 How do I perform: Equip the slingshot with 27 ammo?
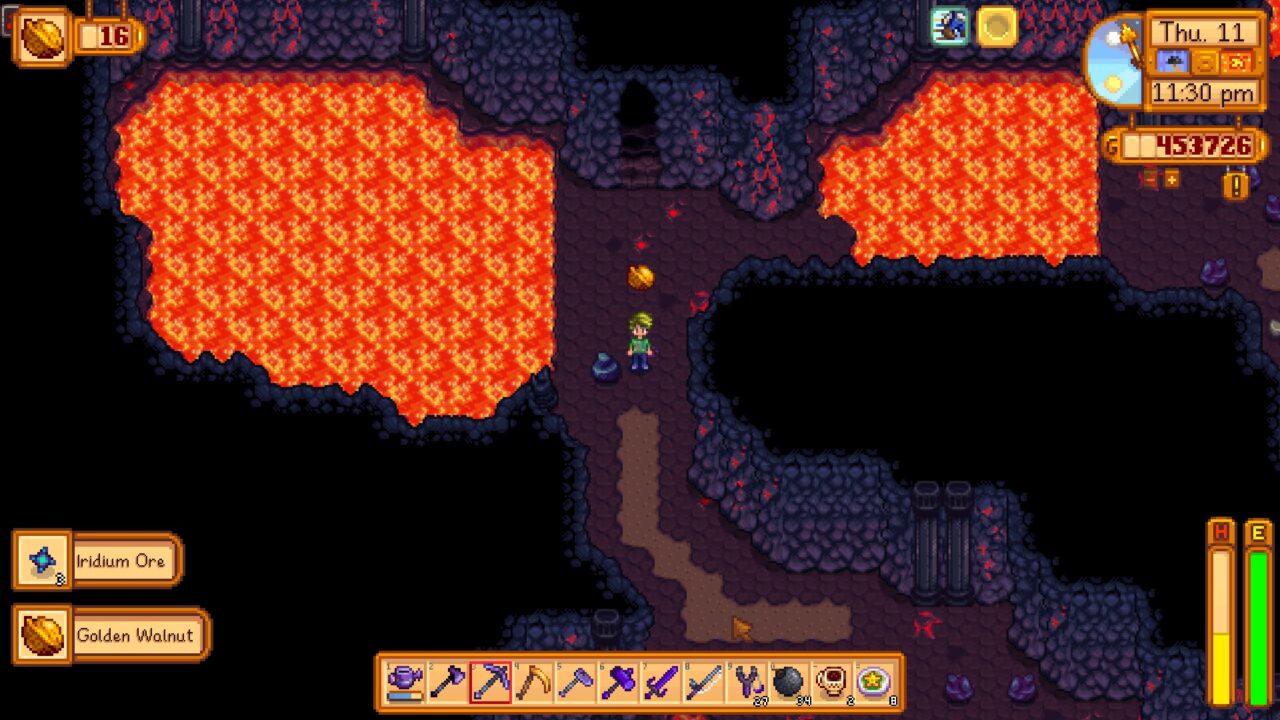coord(747,683)
